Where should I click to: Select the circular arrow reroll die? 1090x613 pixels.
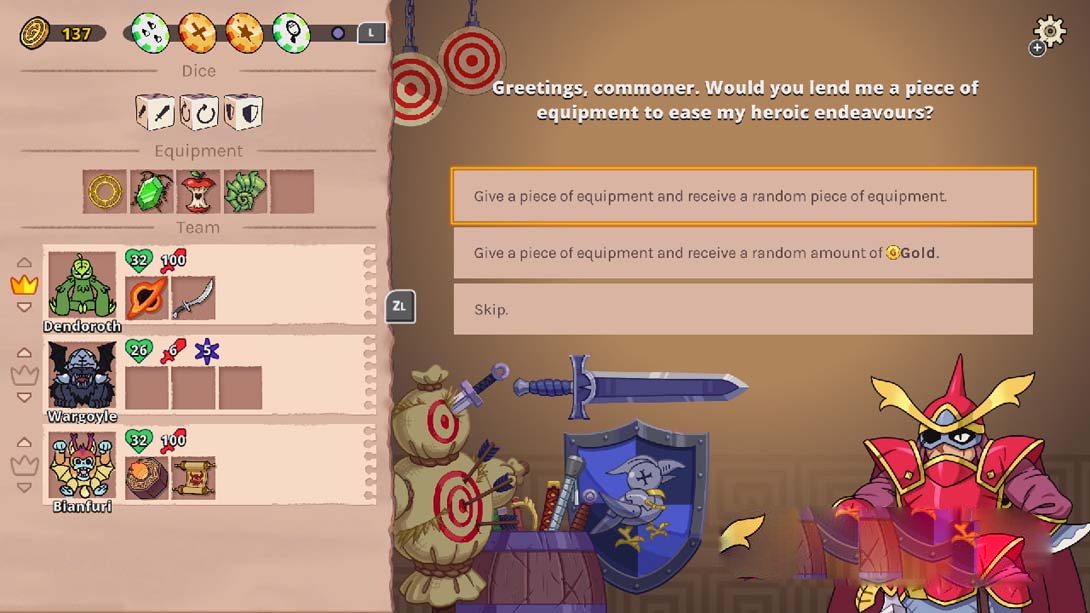[x=199, y=112]
